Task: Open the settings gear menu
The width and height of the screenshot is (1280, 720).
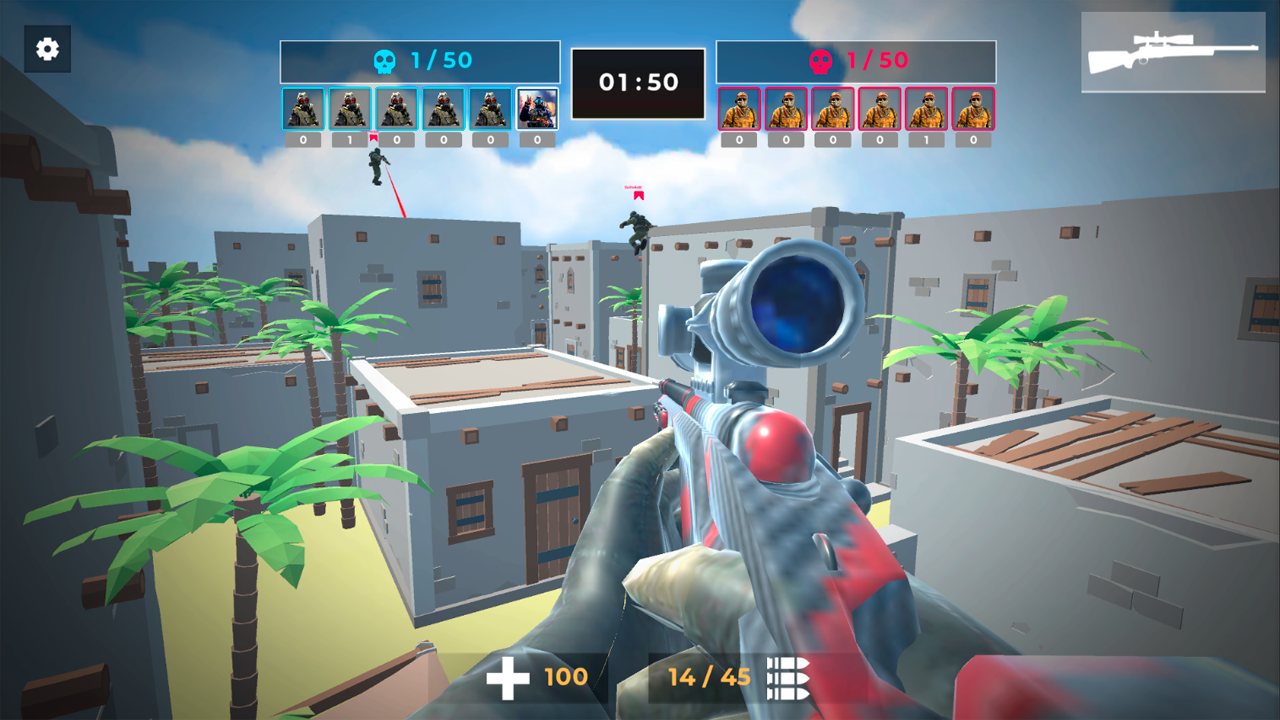Action: (46, 48)
